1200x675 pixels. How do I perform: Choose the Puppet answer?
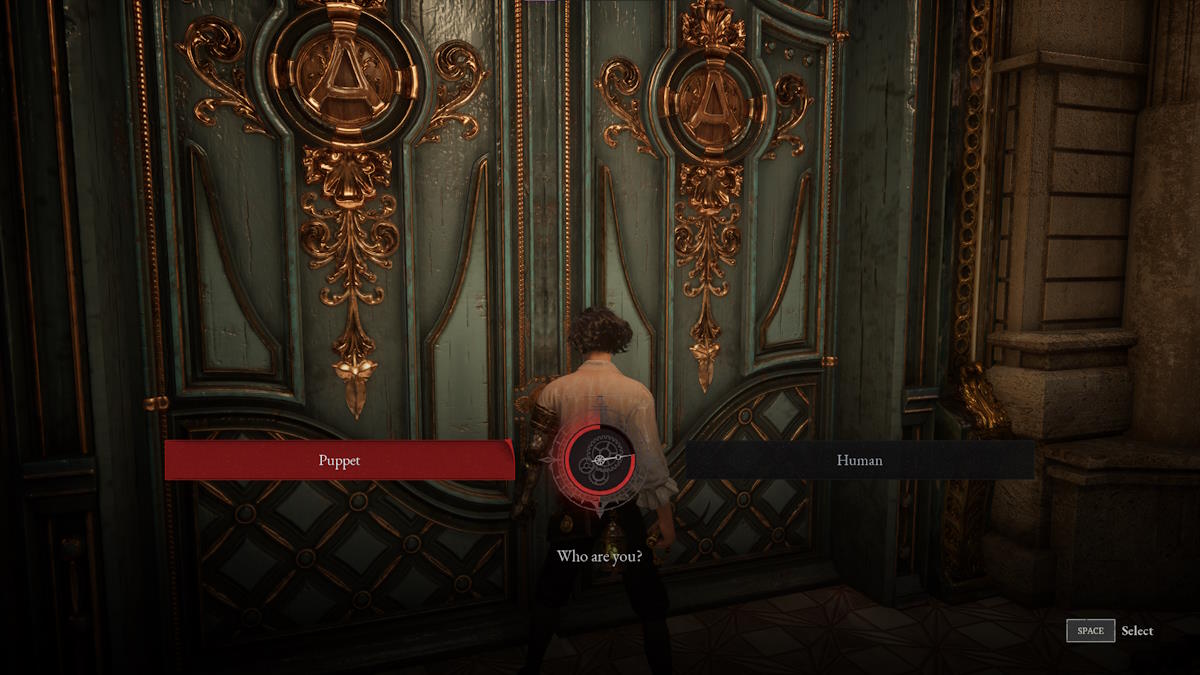click(x=339, y=461)
